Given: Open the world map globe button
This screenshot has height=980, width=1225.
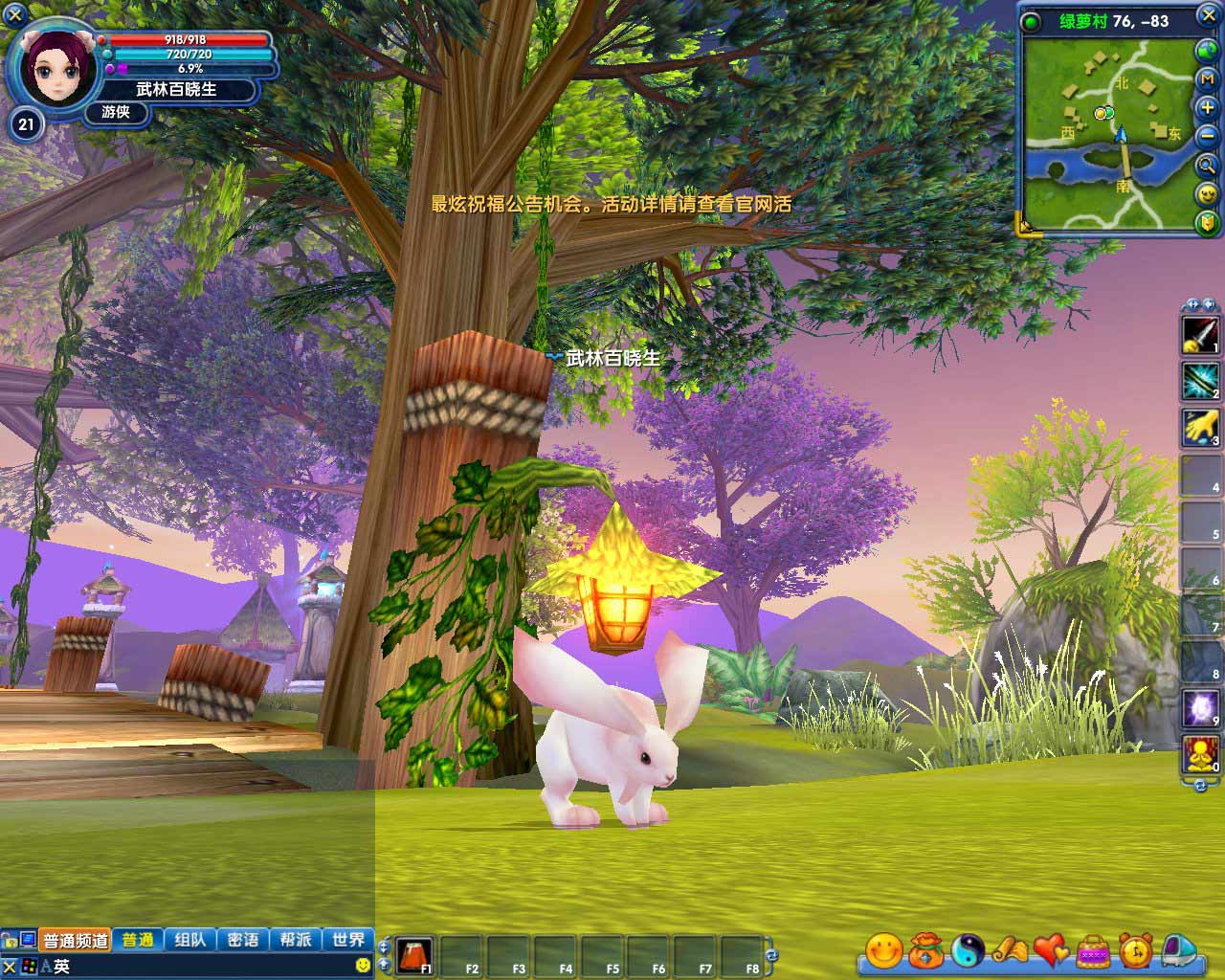Looking at the screenshot, I should (x=1207, y=50).
